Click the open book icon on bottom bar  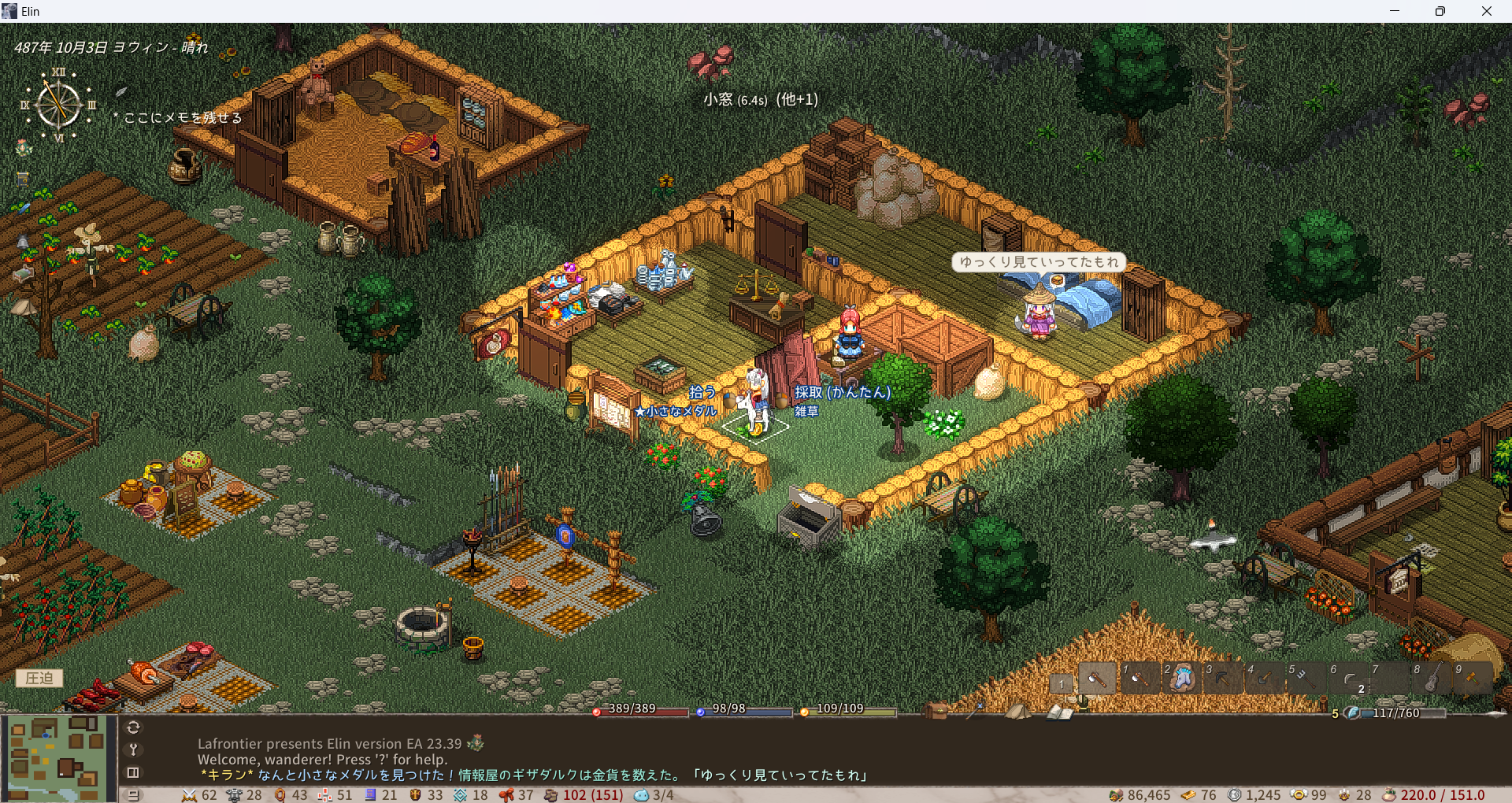(1059, 712)
